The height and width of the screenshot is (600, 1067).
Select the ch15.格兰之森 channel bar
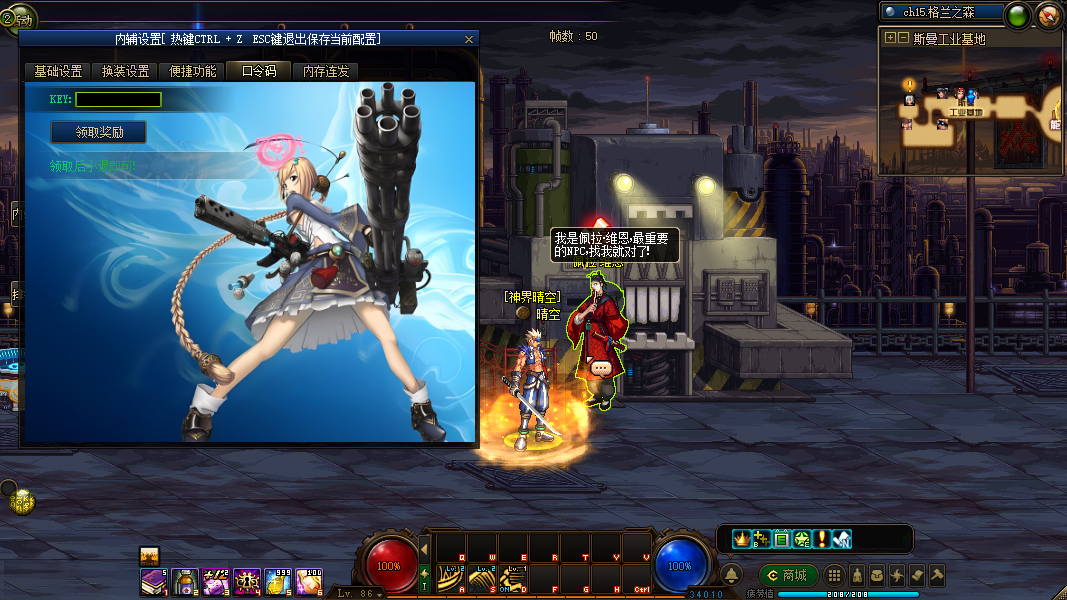tap(941, 12)
